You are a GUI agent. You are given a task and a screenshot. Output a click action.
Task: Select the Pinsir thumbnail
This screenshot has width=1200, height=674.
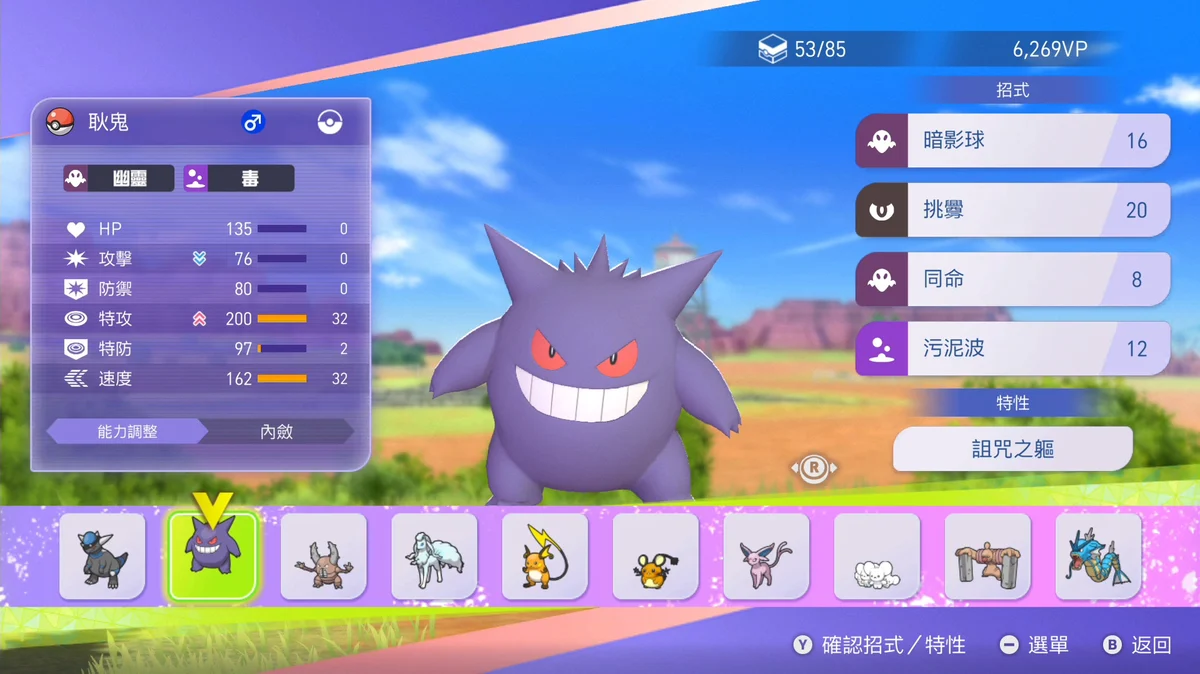[x=324, y=557]
